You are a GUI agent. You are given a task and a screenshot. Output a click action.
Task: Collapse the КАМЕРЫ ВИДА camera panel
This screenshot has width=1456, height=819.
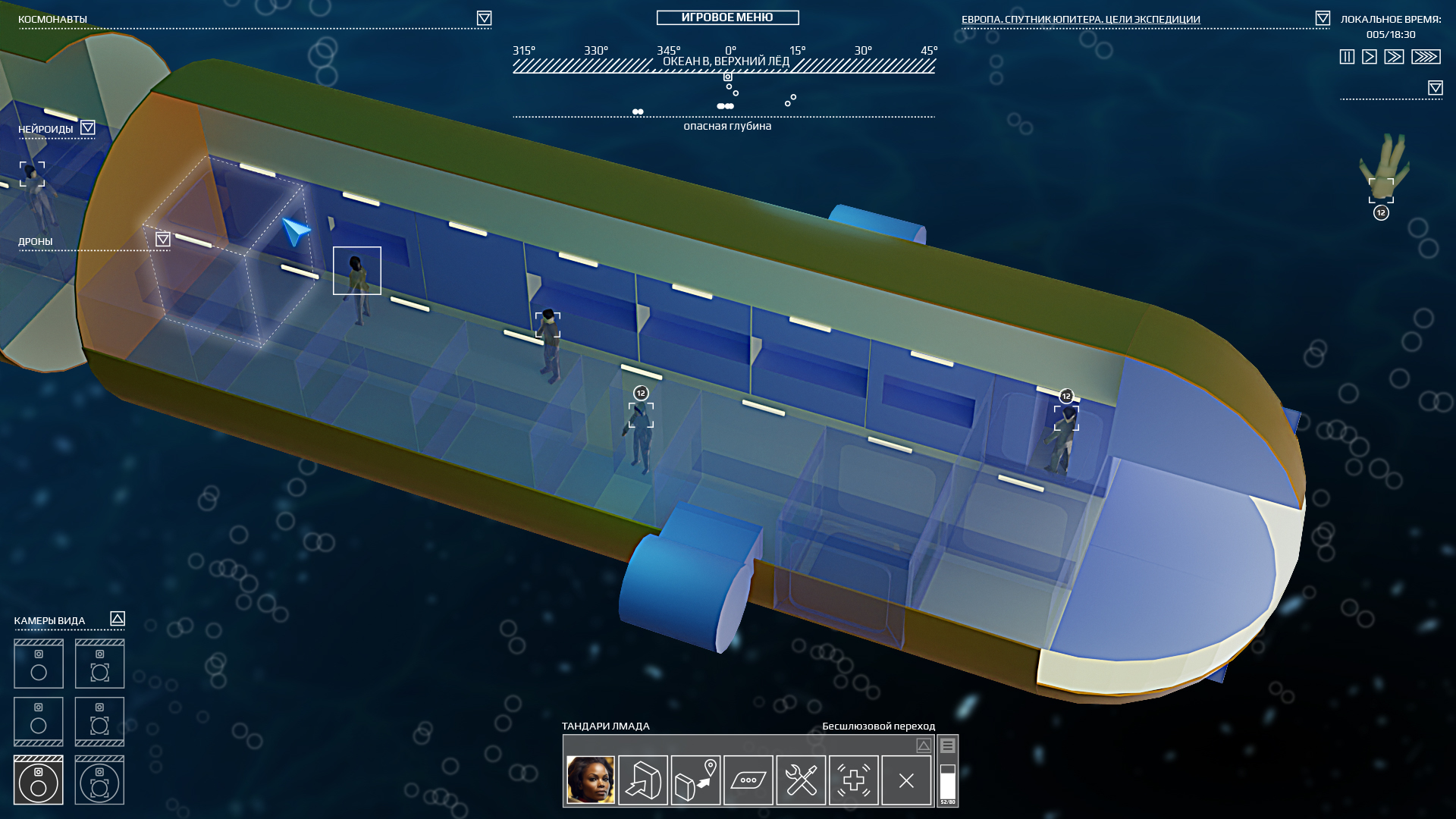118,619
